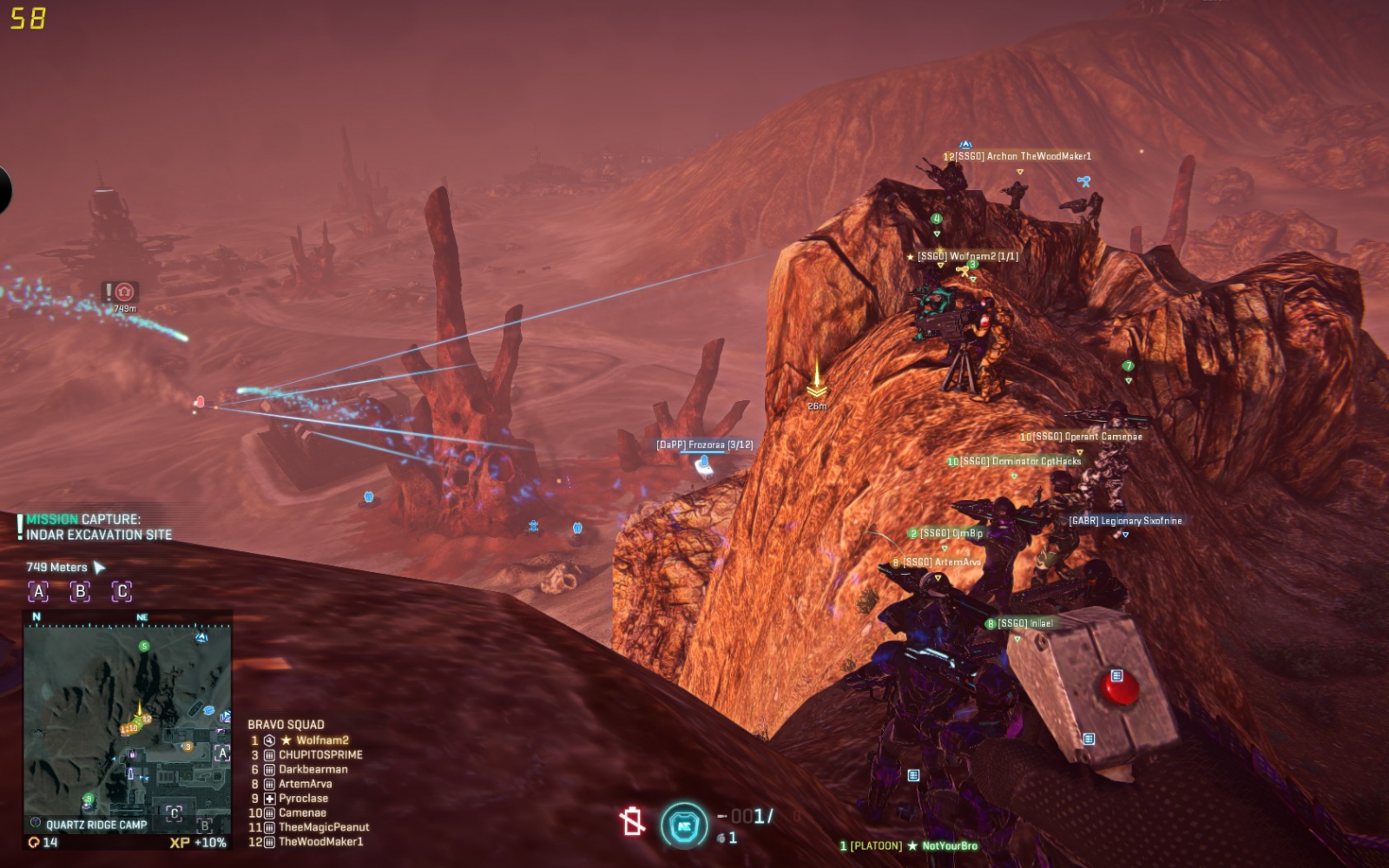Click the Quartz Ridge Camp label
The image size is (1389, 868).
point(95,825)
